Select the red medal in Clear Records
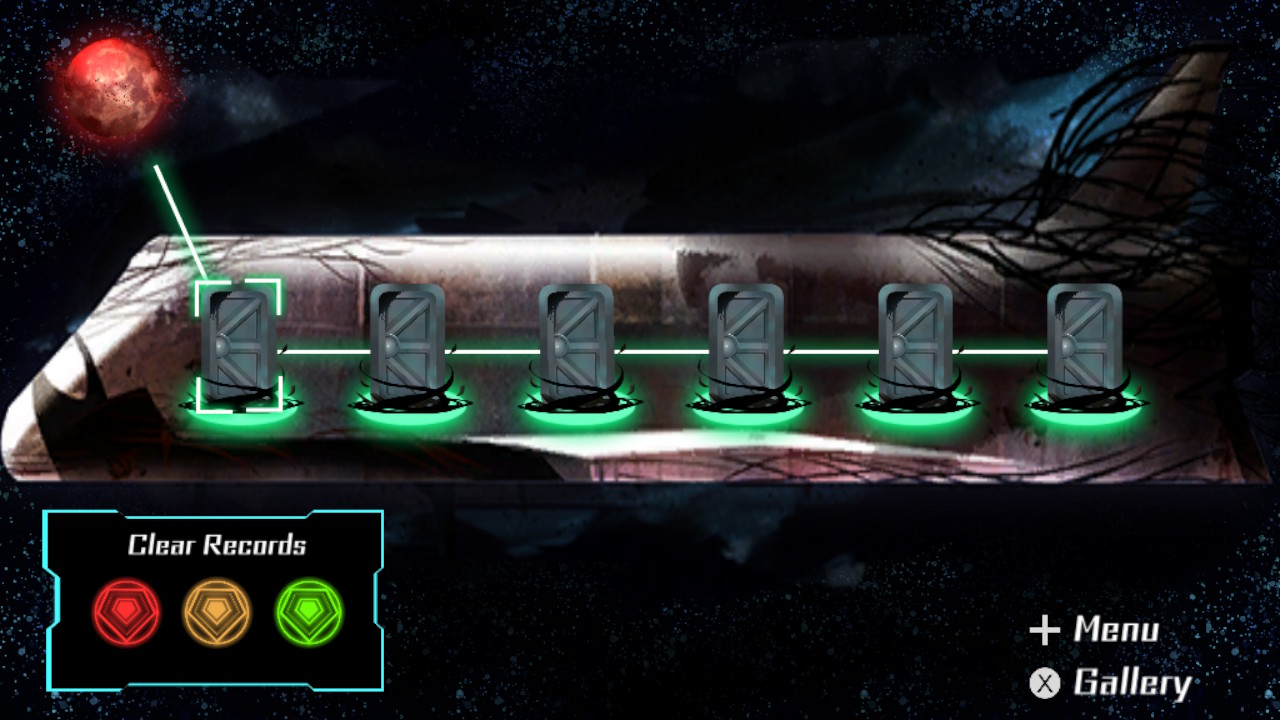1280x720 pixels. (x=127, y=613)
